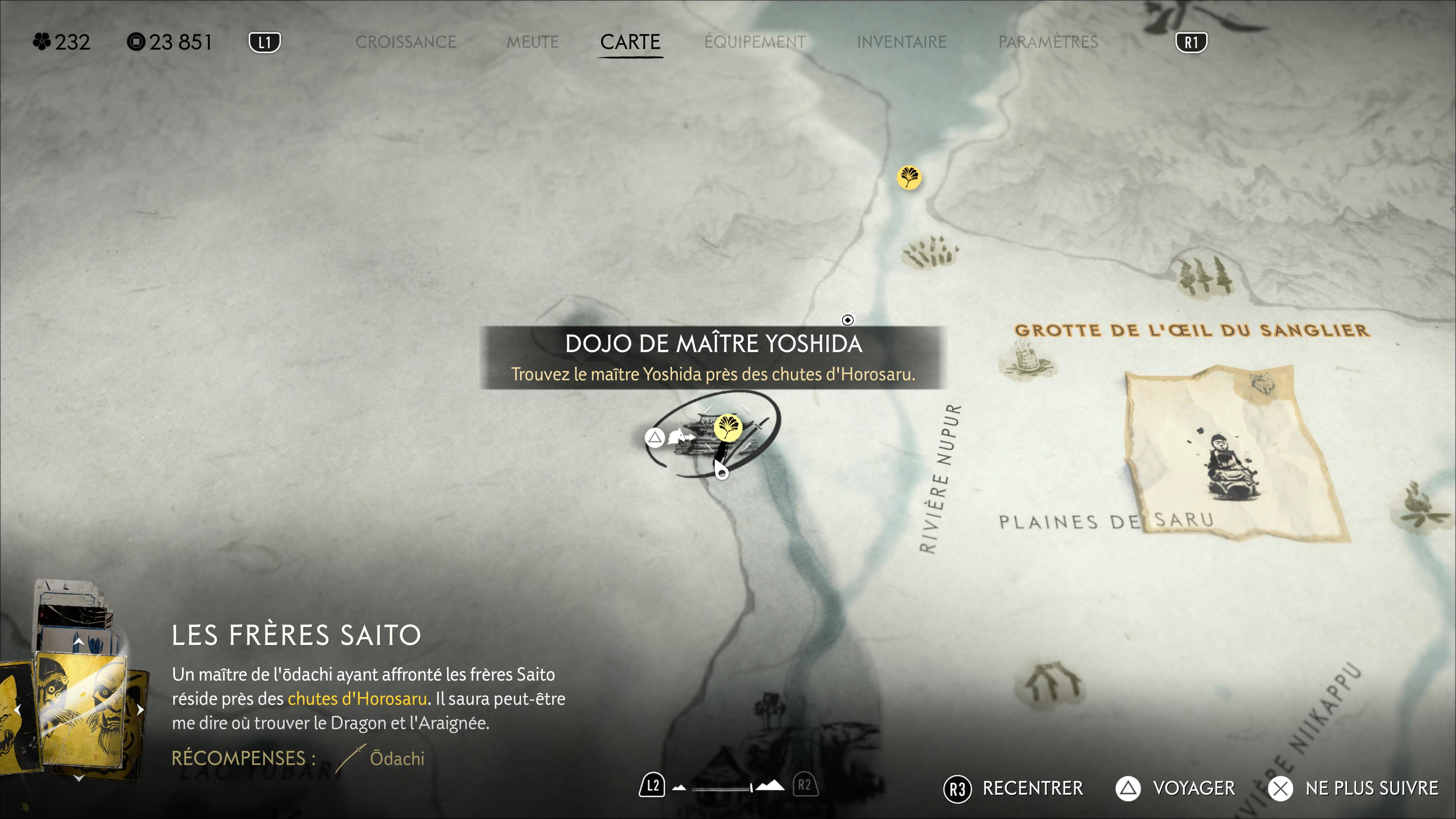Select the hot spring marker below the grotto label
The image size is (1456, 819).
1027,362
